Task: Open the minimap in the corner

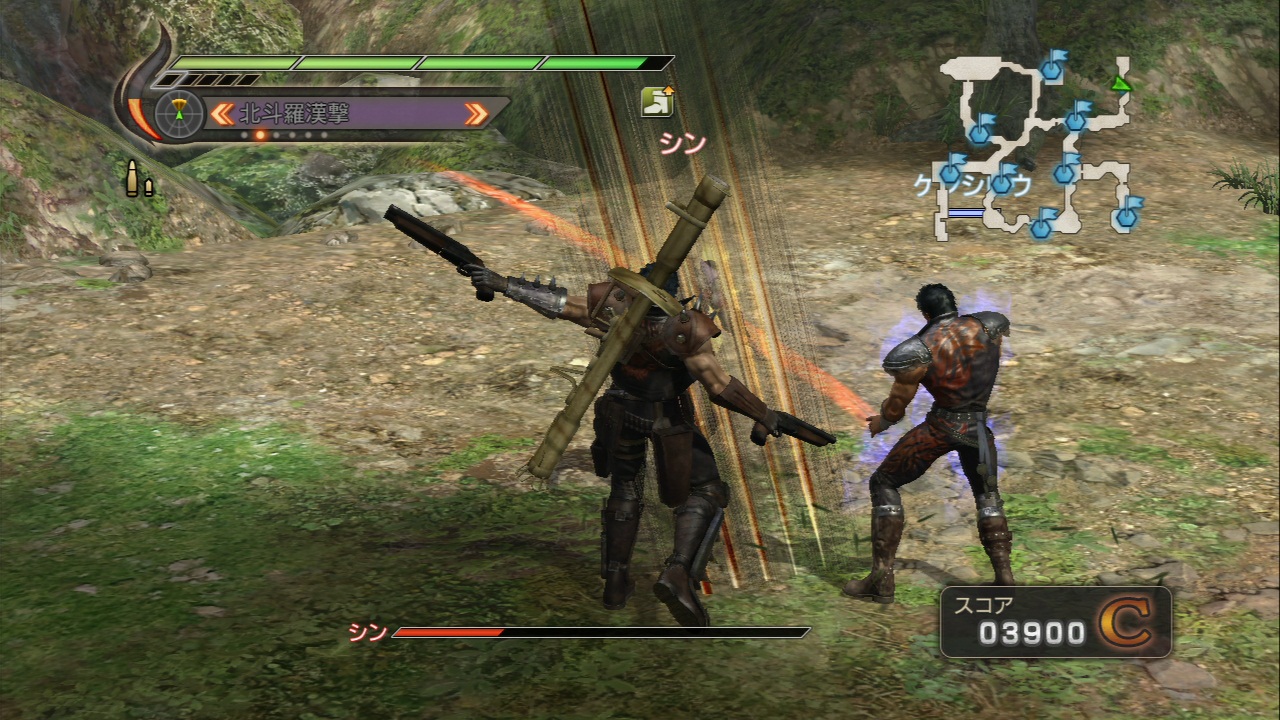Action: [1040, 145]
